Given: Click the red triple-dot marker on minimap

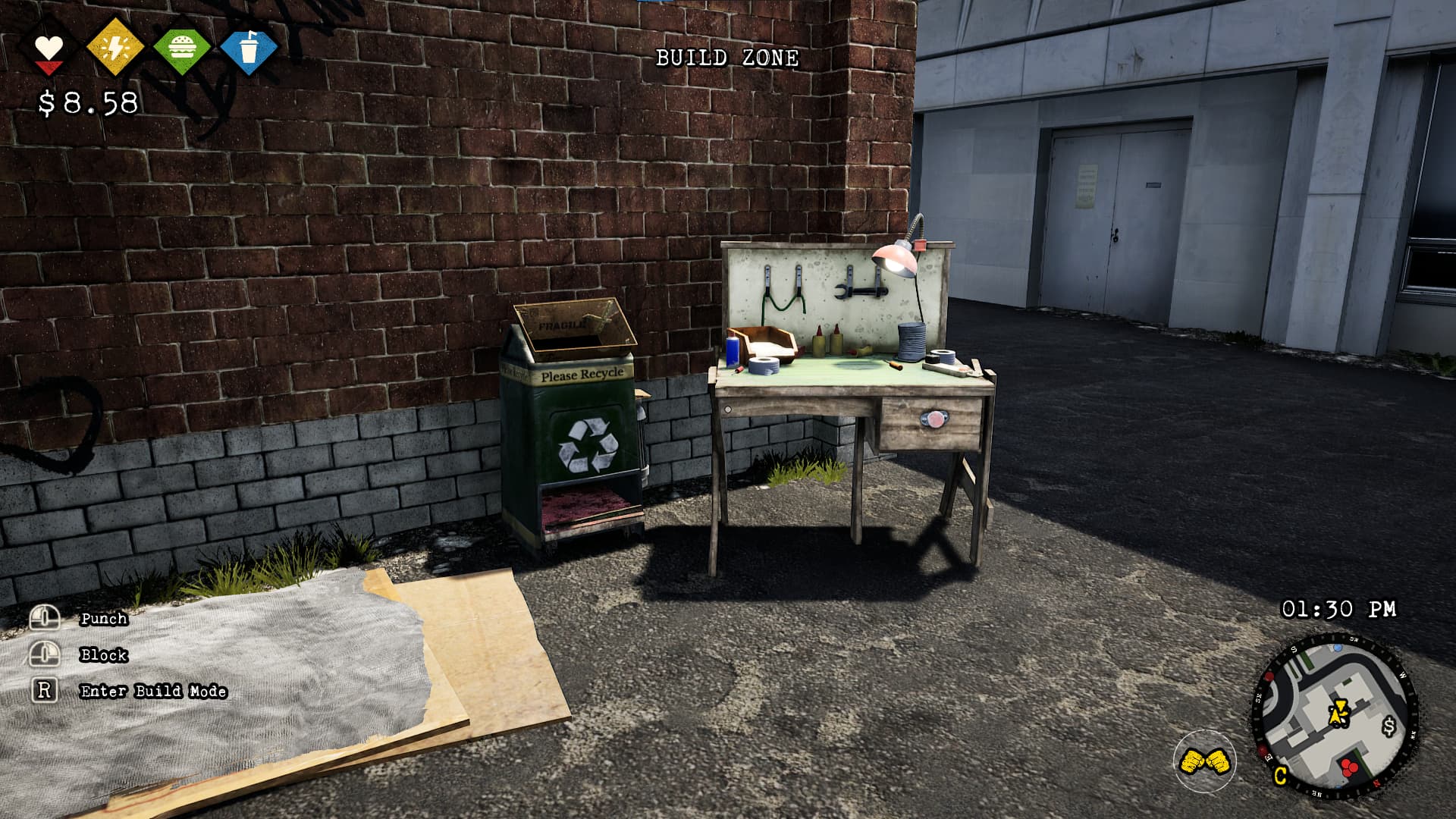Looking at the screenshot, I should (x=1348, y=767).
